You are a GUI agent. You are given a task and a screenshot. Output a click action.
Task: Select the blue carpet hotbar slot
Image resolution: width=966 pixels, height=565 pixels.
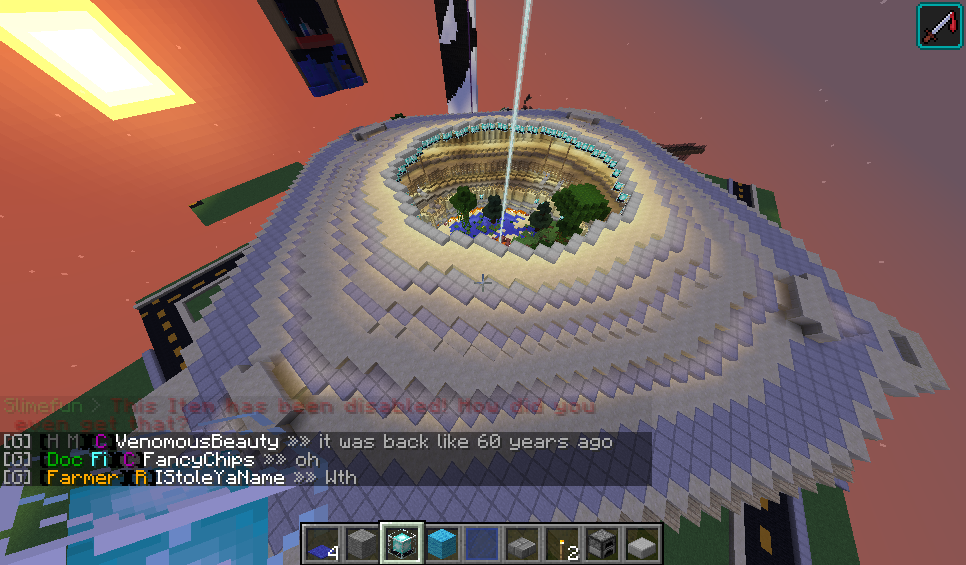point(322,544)
